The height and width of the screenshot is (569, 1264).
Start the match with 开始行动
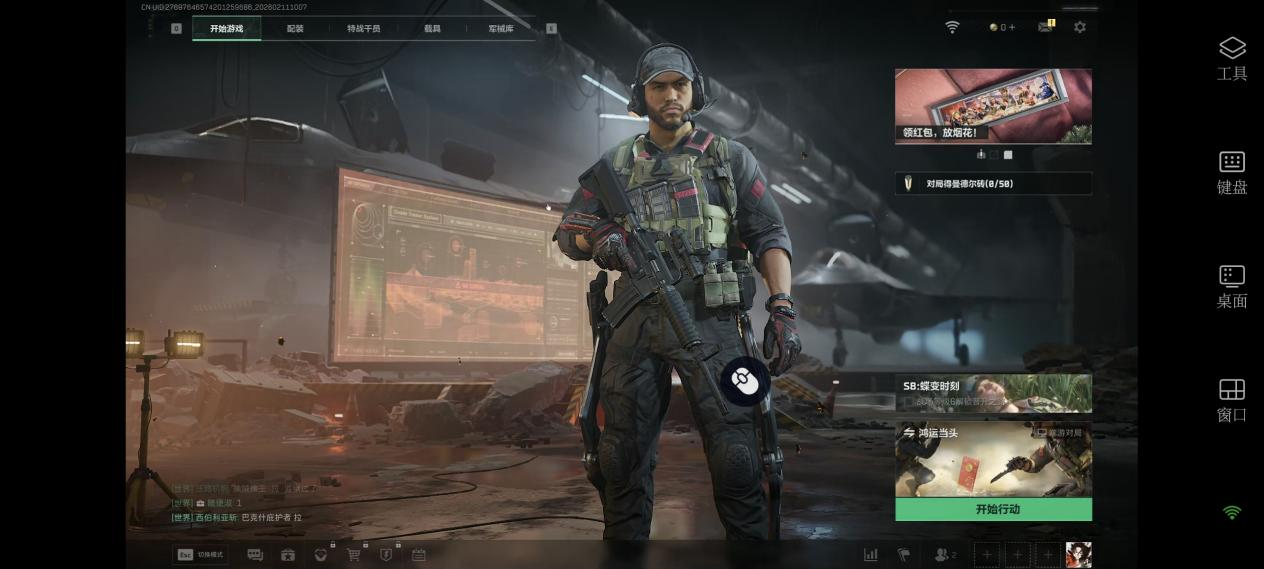tap(992, 509)
